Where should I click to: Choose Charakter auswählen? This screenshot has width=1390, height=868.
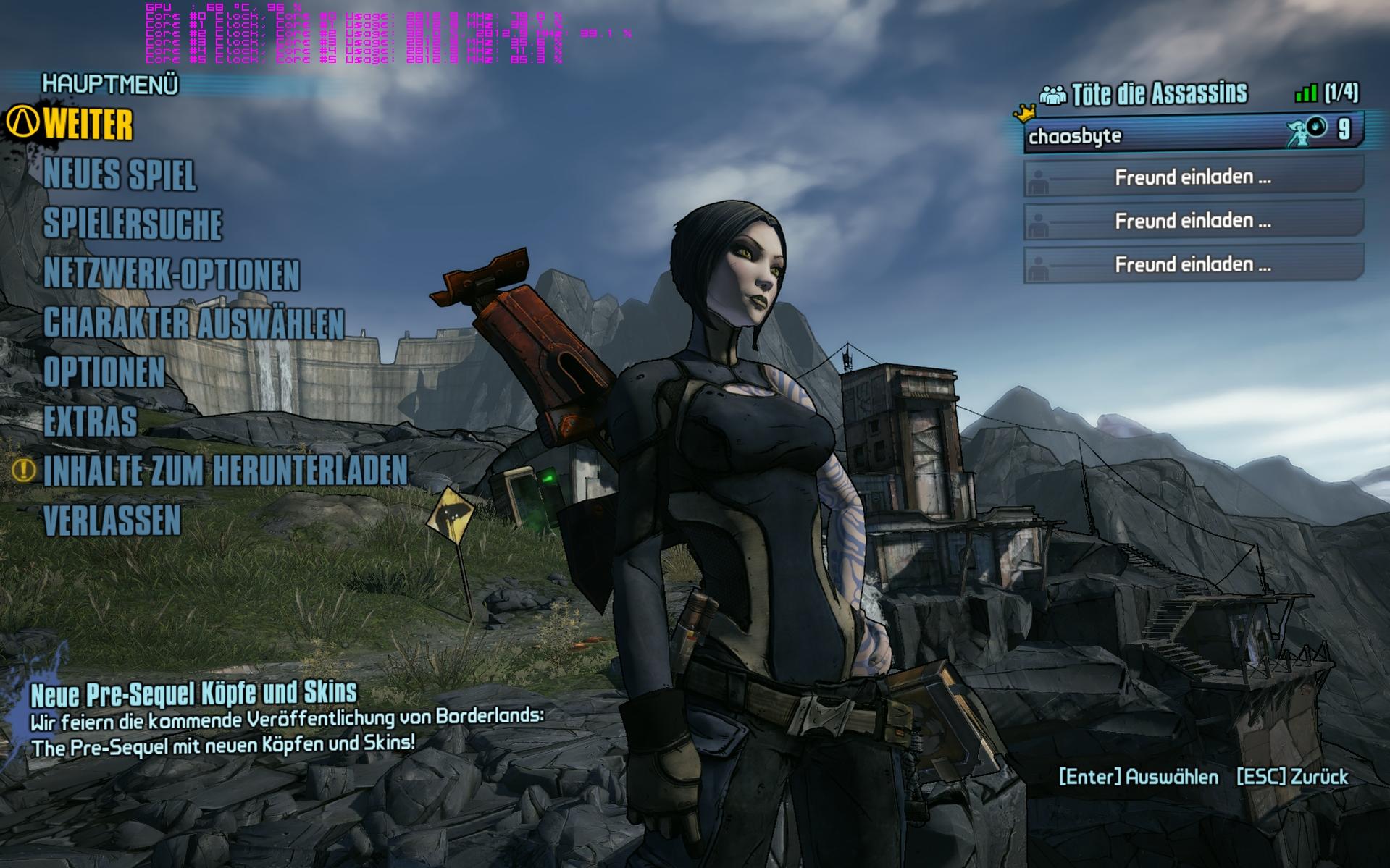pyautogui.click(x=193, y=324)
